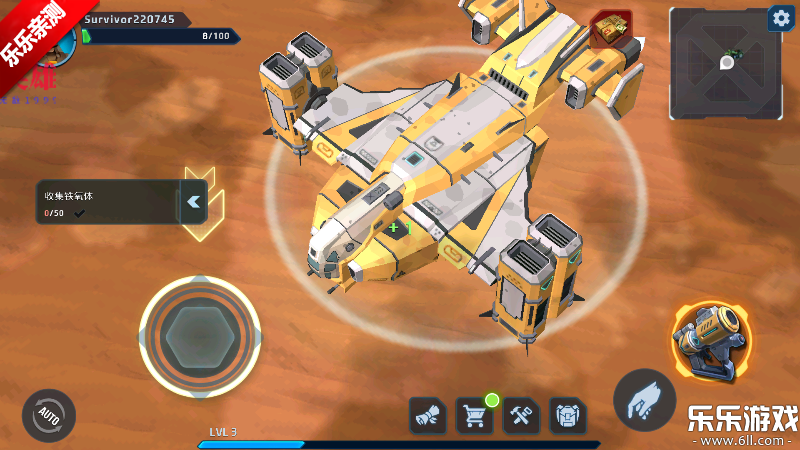Open the shopping cart store

pos(474,415)
